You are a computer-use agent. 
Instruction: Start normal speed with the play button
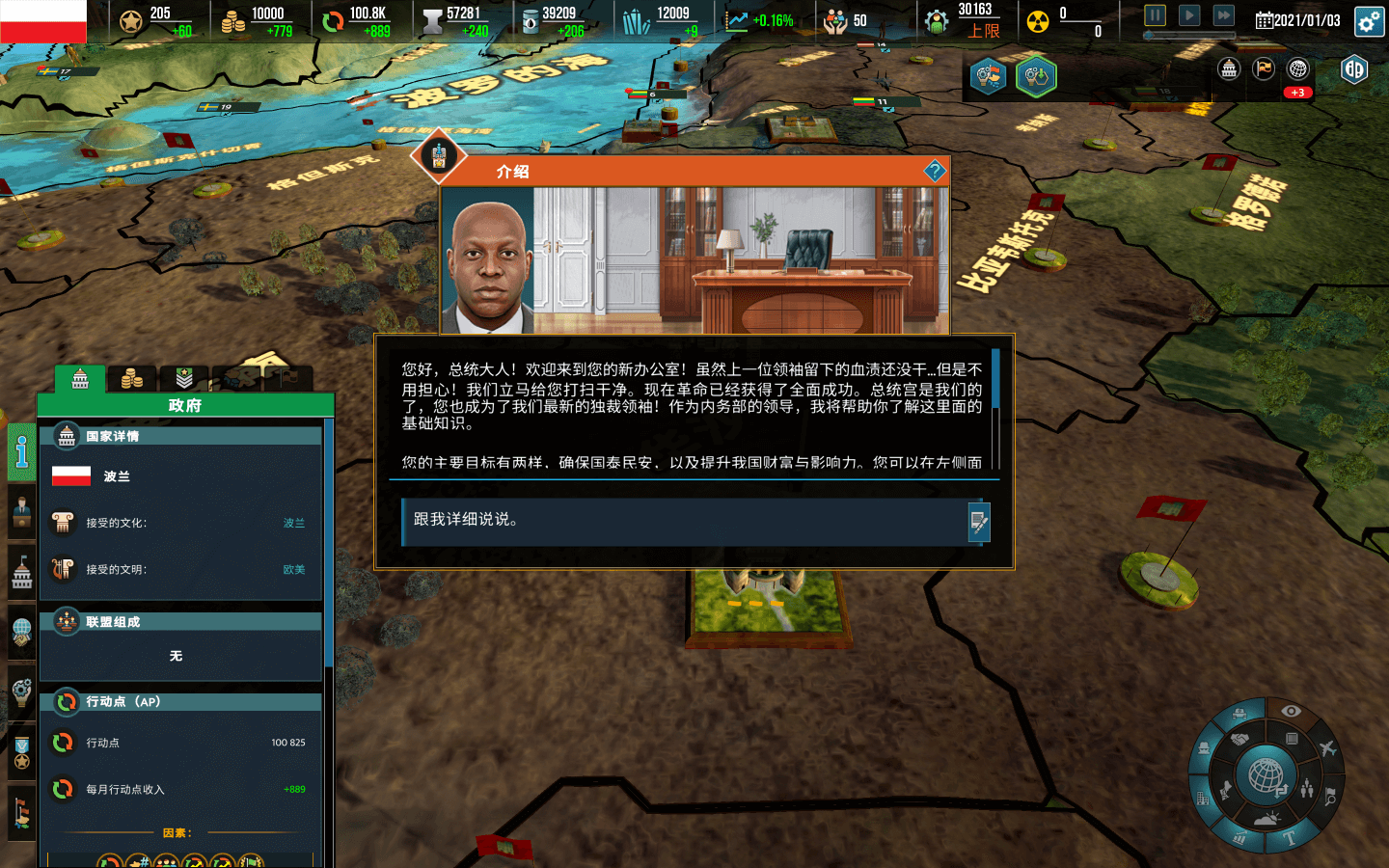1189,15
